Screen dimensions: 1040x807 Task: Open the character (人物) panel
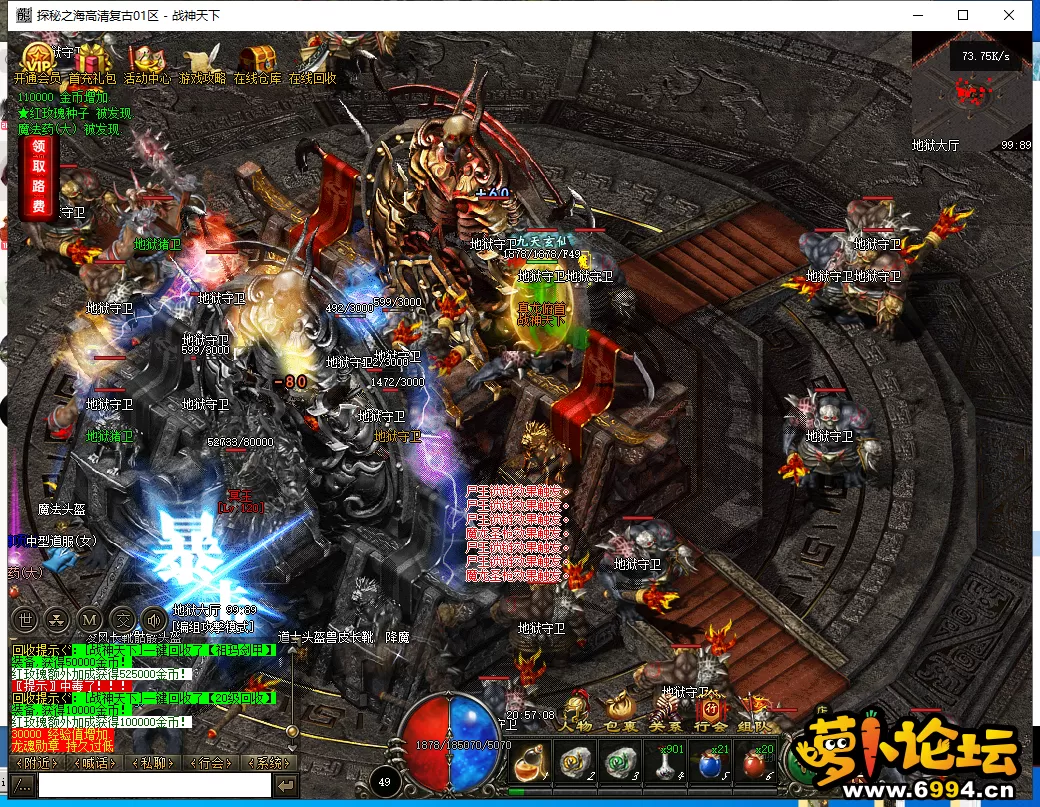pyautogui.click(x=577, y=713)
